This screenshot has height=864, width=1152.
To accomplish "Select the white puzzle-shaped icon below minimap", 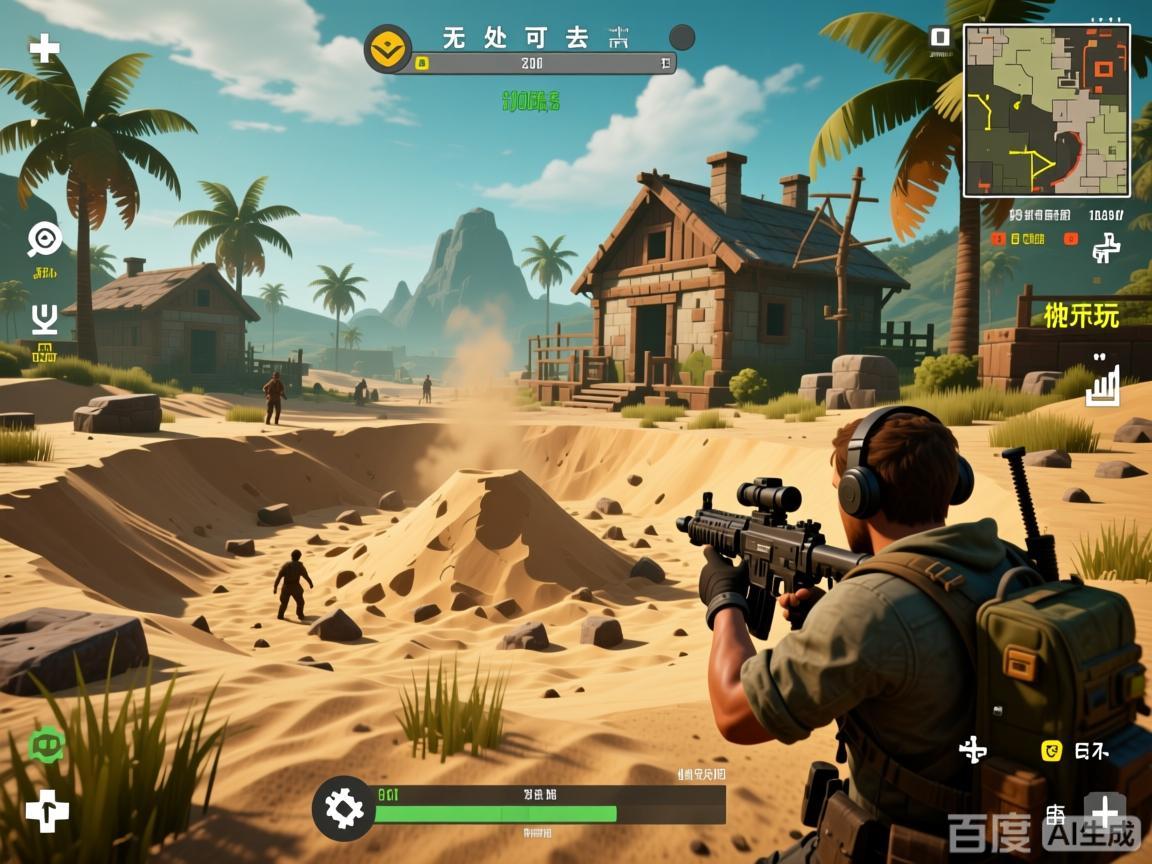I will click(1106, 246).
